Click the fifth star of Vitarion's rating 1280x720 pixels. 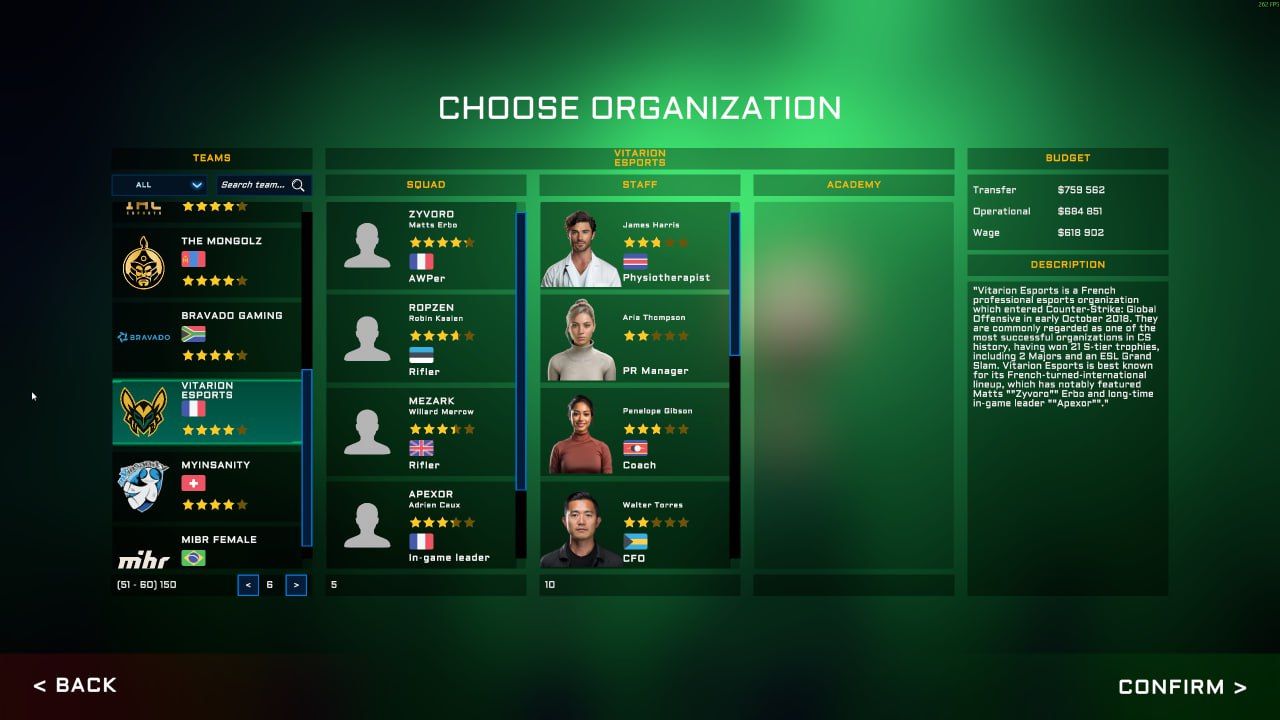pos(241,429)
